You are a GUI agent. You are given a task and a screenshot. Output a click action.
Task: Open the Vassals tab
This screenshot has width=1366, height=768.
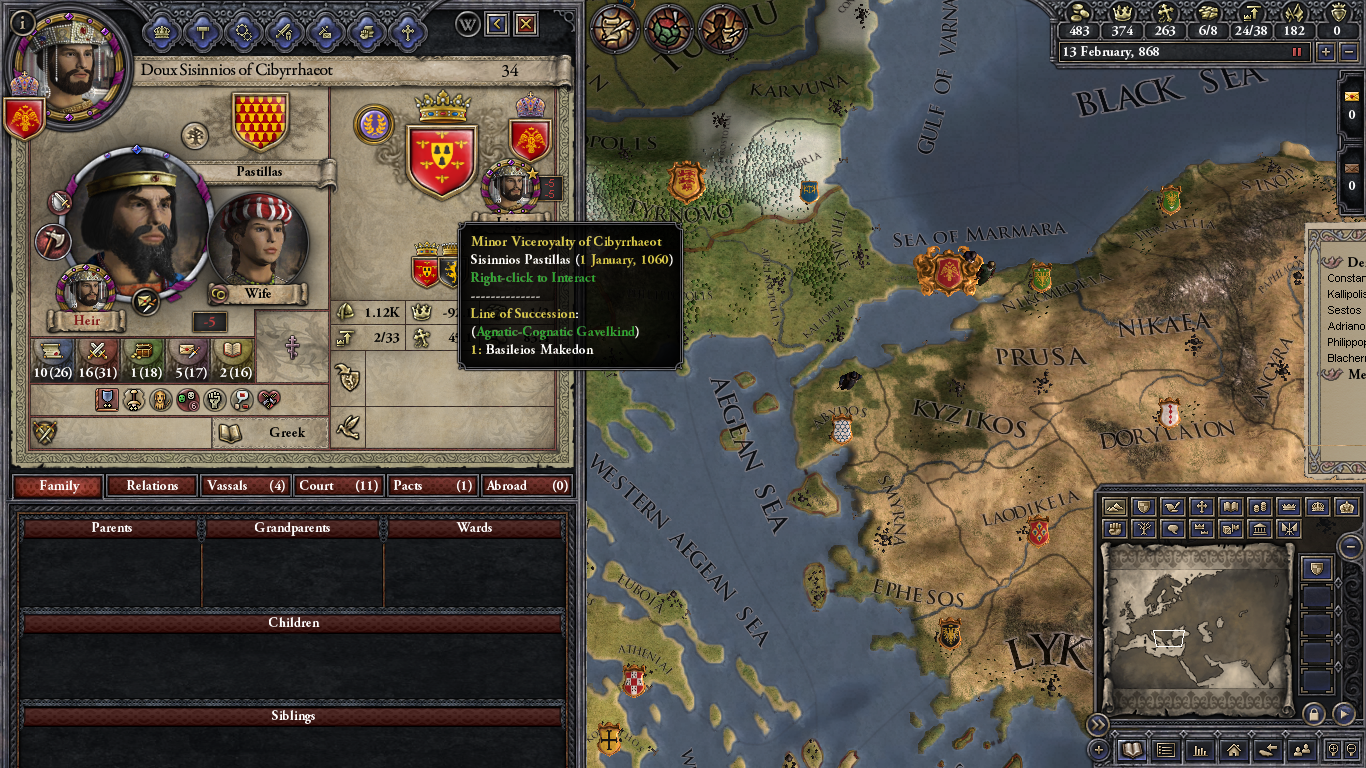(244, 486)
